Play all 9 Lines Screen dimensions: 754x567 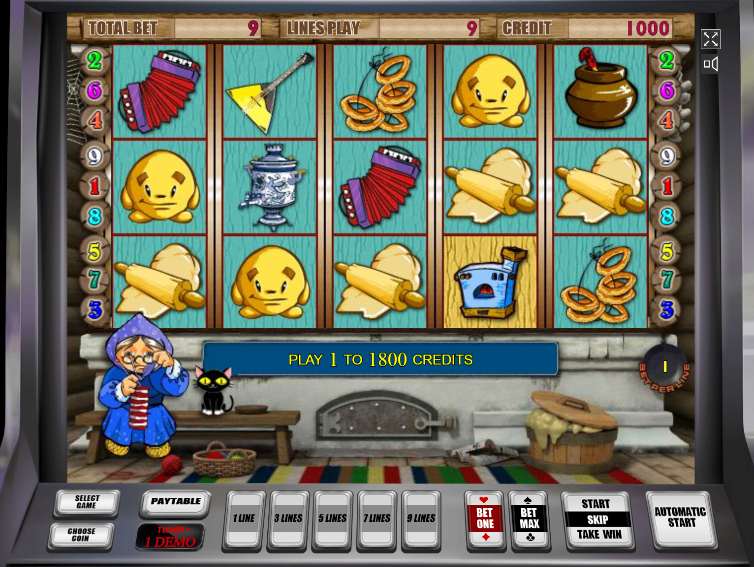[421, 519]
